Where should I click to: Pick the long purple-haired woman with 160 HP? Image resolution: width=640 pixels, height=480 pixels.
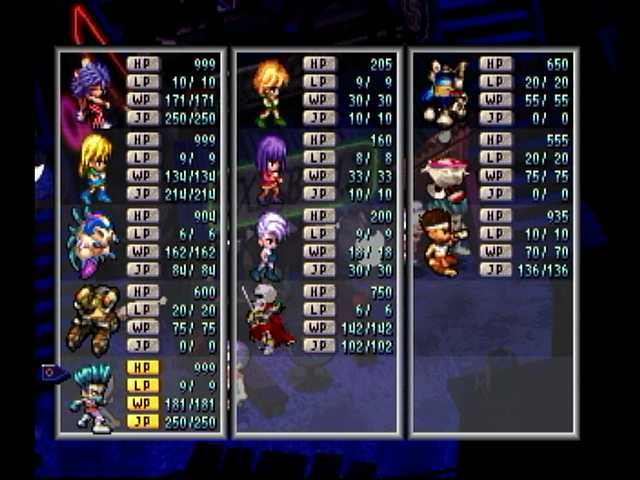270,168
